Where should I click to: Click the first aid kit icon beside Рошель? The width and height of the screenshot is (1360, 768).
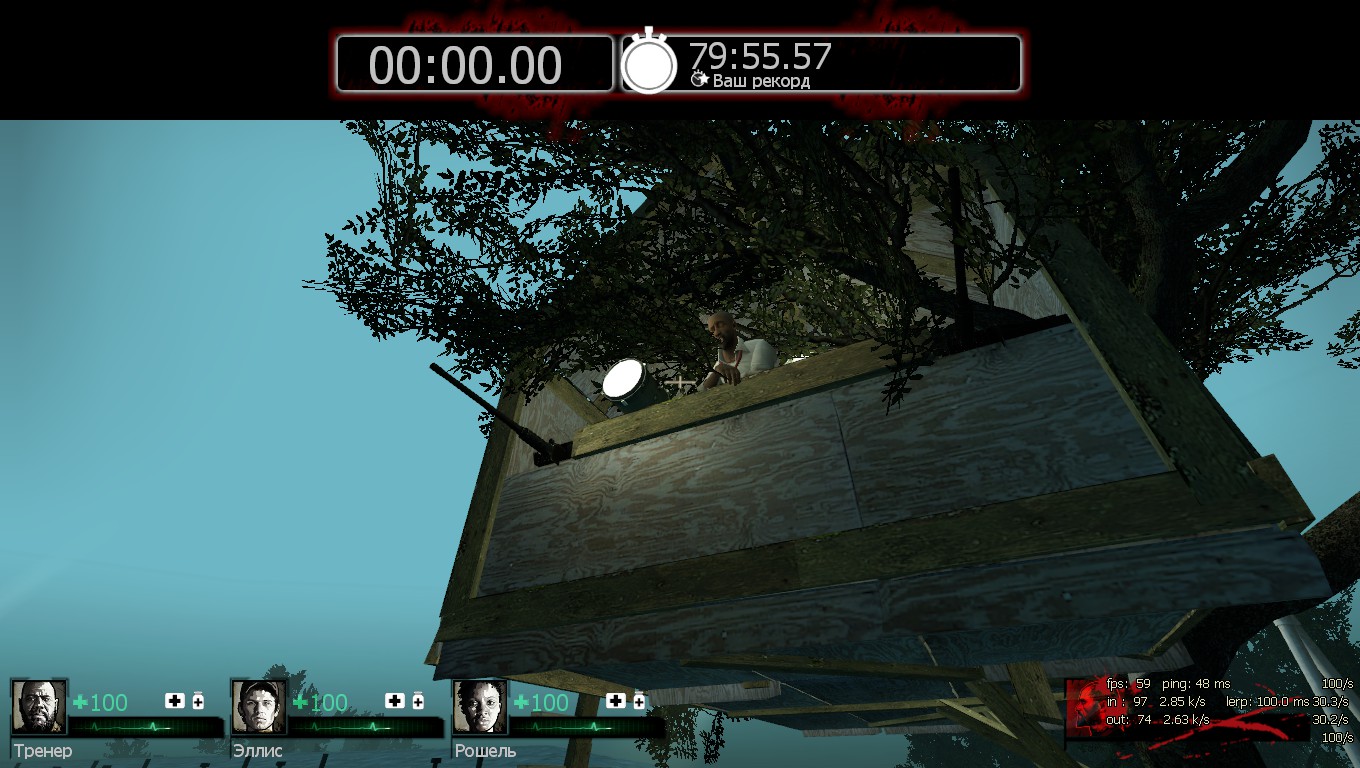pos(616,701)
